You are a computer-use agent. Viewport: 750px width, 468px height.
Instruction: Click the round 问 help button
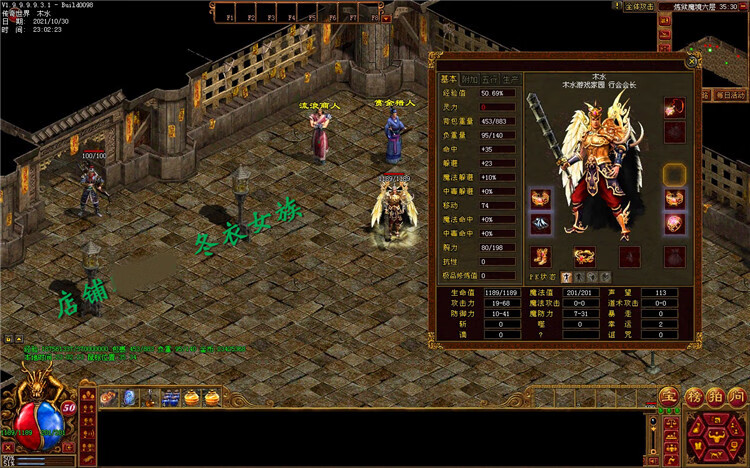click(736, 397)
